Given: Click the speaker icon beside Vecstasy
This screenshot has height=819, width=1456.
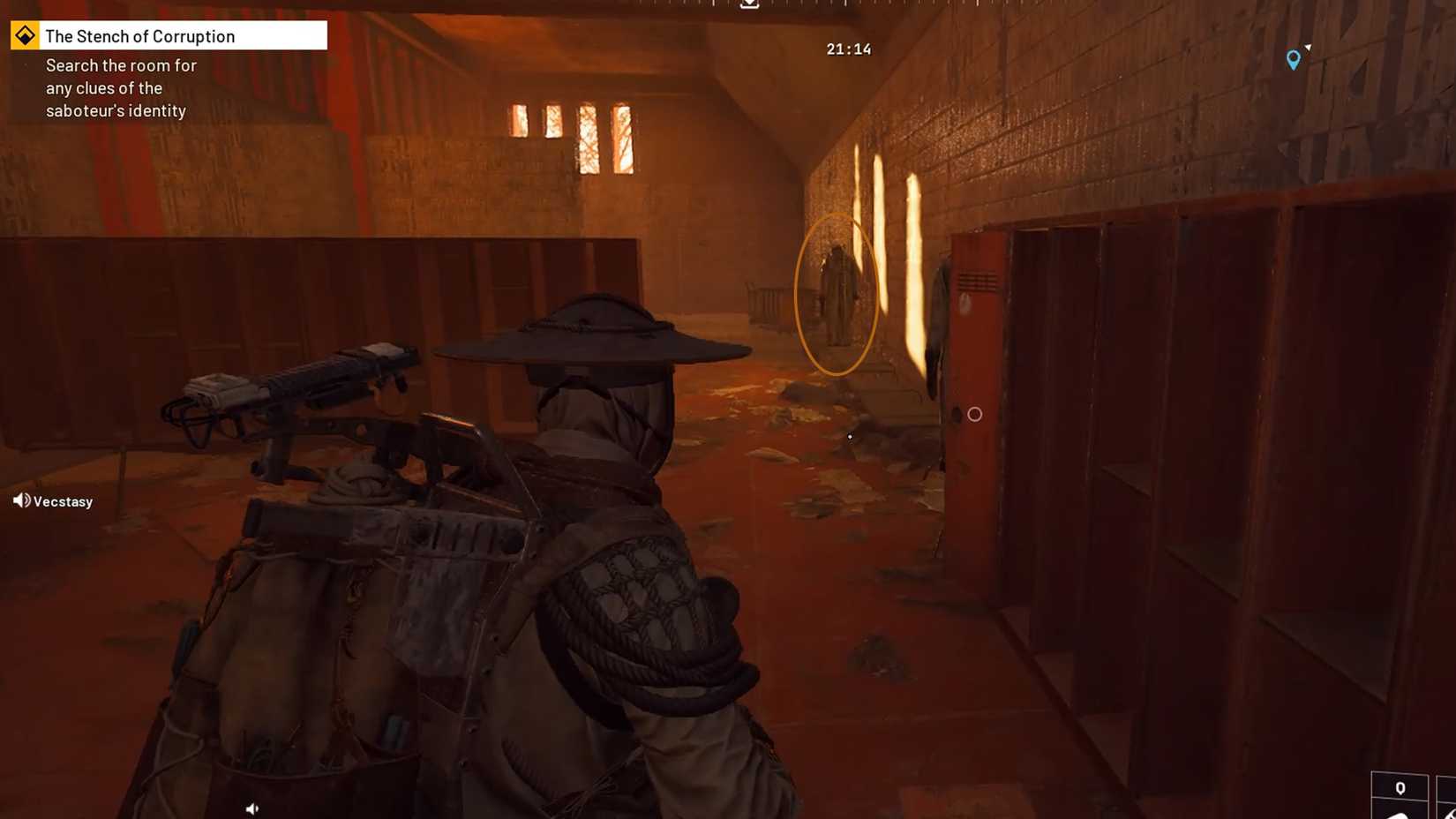Looking at the screenshot, I should pos(20,500).
